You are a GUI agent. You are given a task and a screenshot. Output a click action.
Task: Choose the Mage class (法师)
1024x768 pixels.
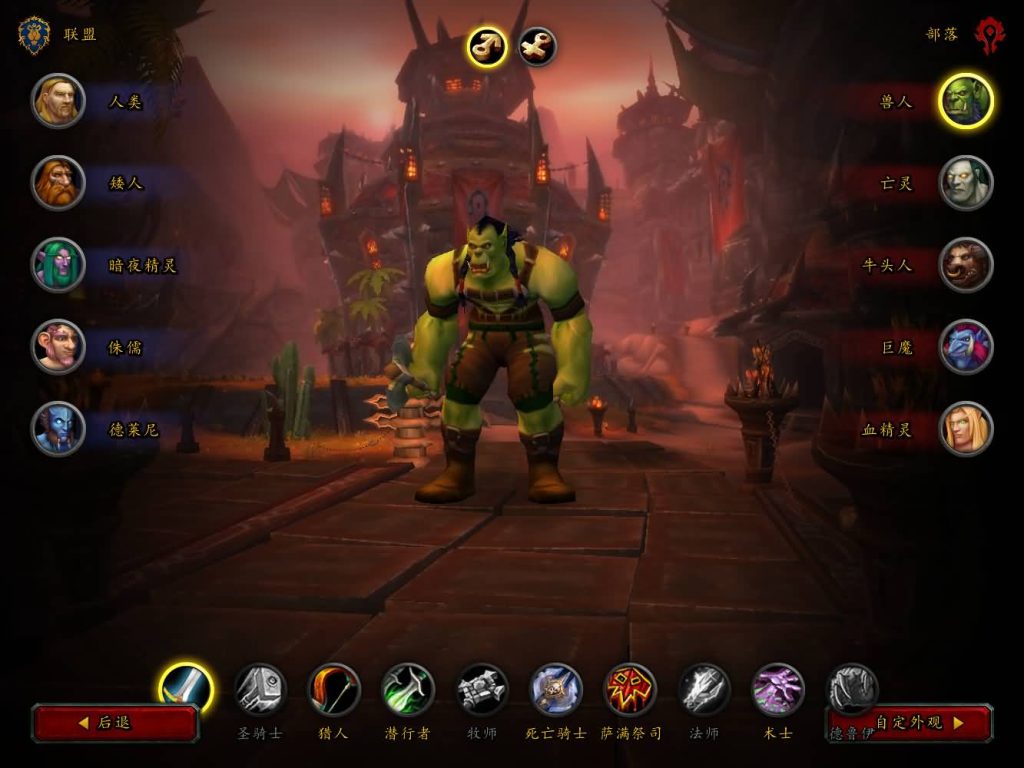704,689
